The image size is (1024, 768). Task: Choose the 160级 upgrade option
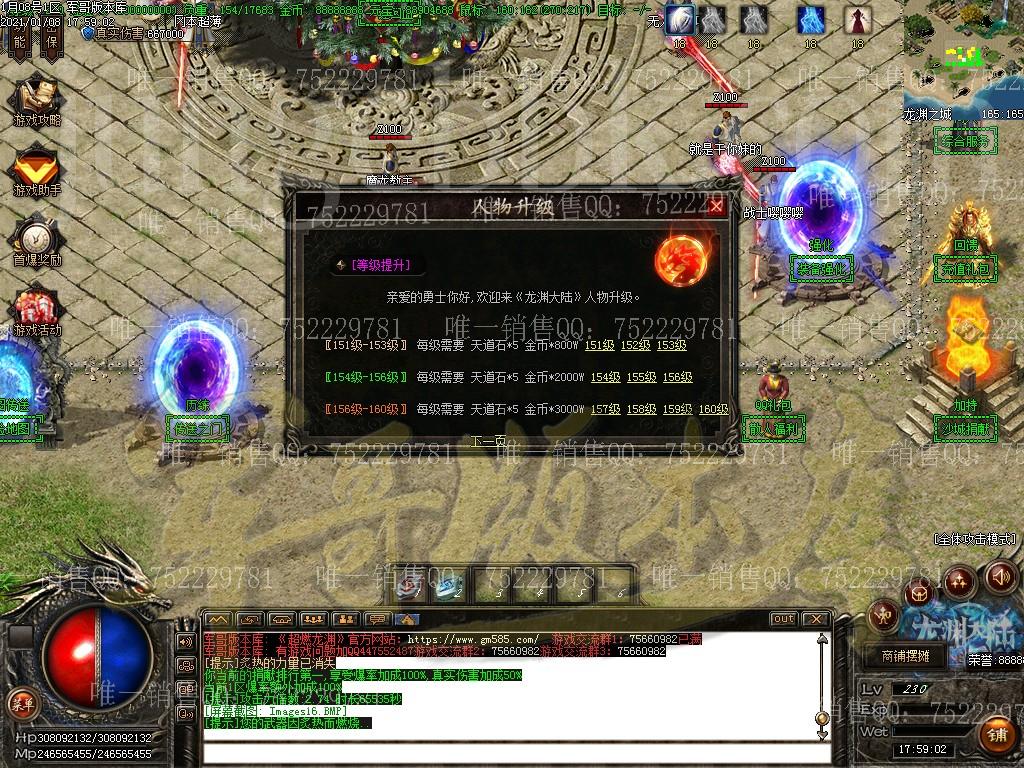tap(713, 409)
